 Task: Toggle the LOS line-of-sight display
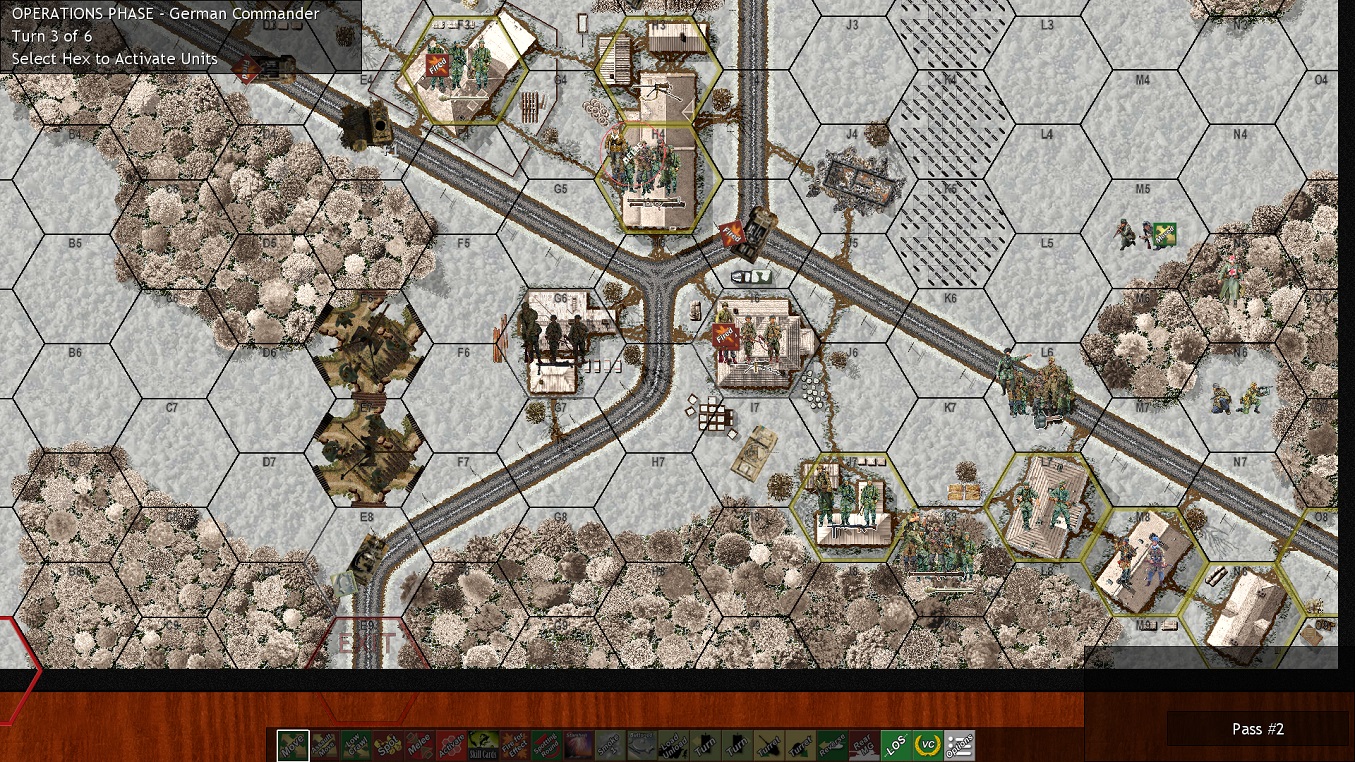coord(897,745)
